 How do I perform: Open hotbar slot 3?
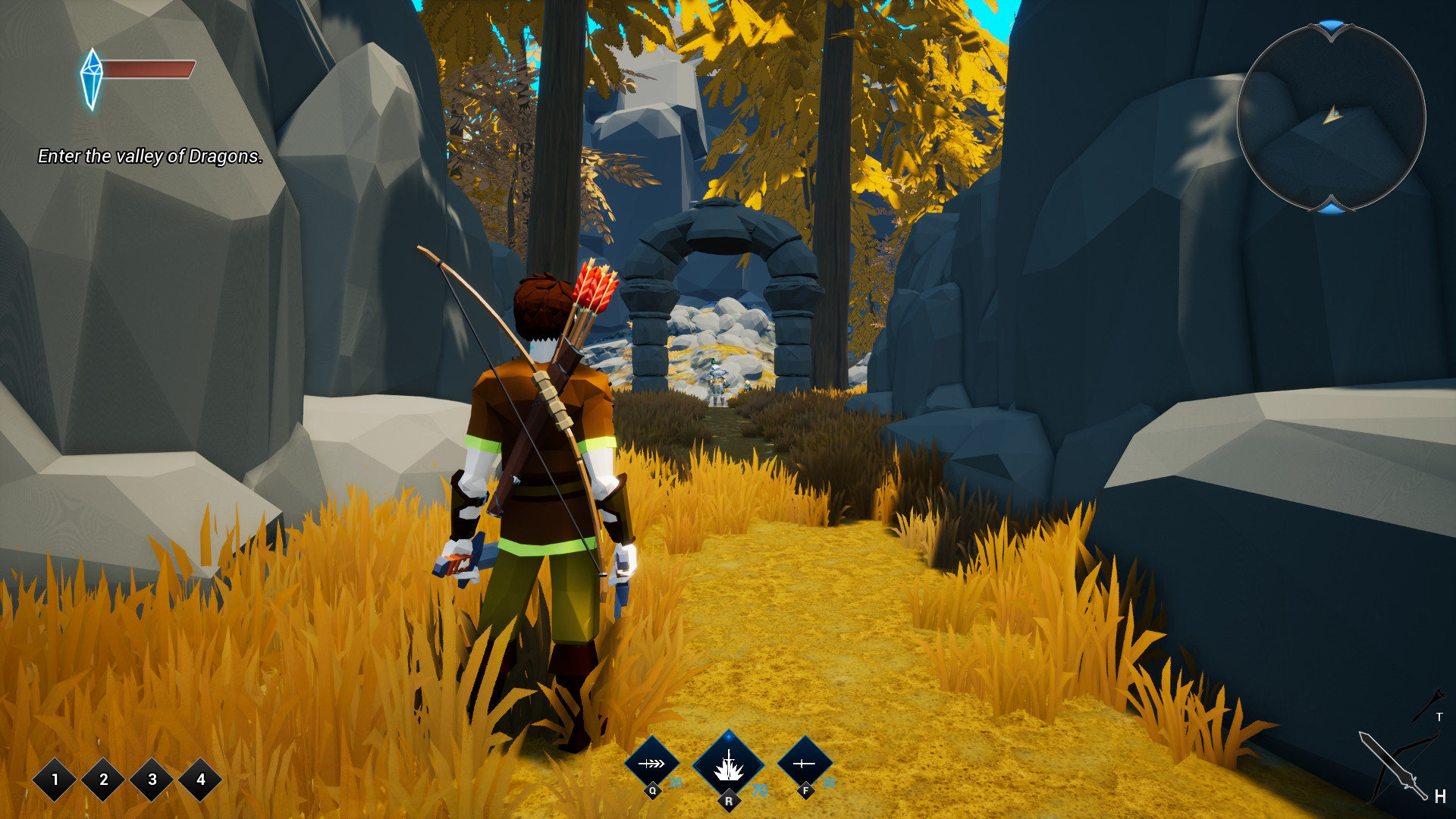151,780
